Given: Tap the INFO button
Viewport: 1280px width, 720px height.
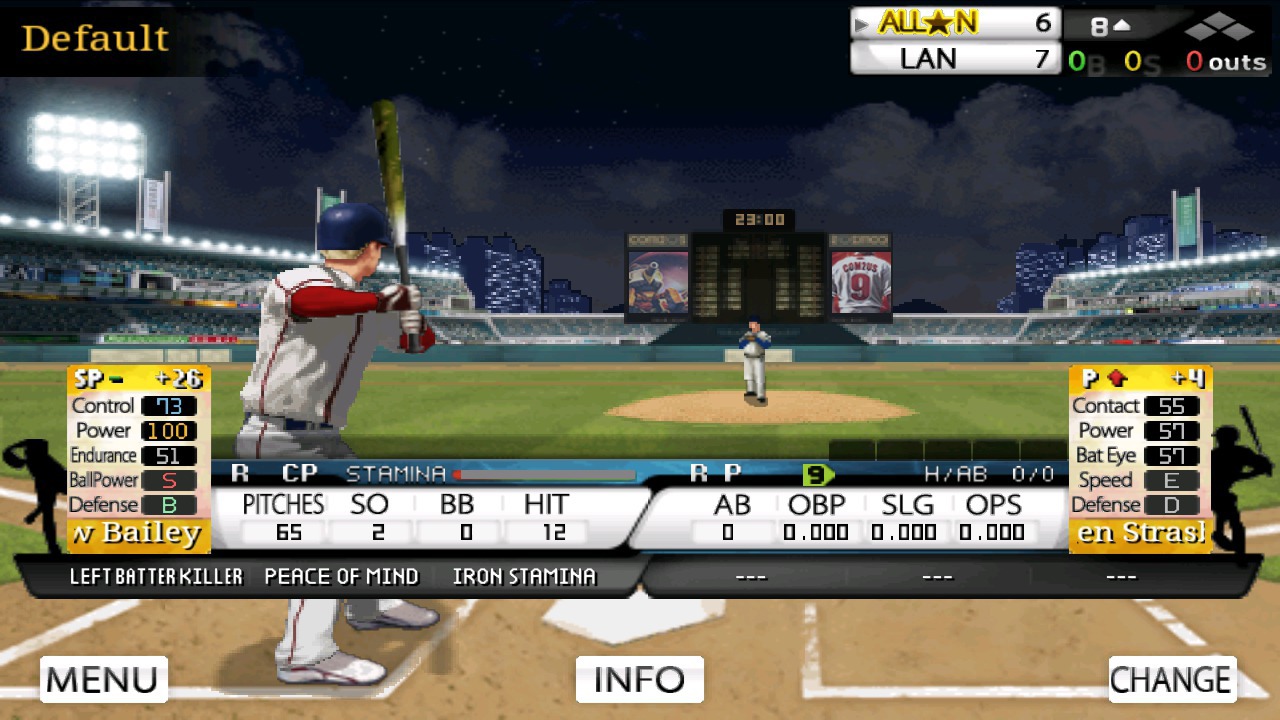Looking at the screenshot, I should tap(639, 679).
